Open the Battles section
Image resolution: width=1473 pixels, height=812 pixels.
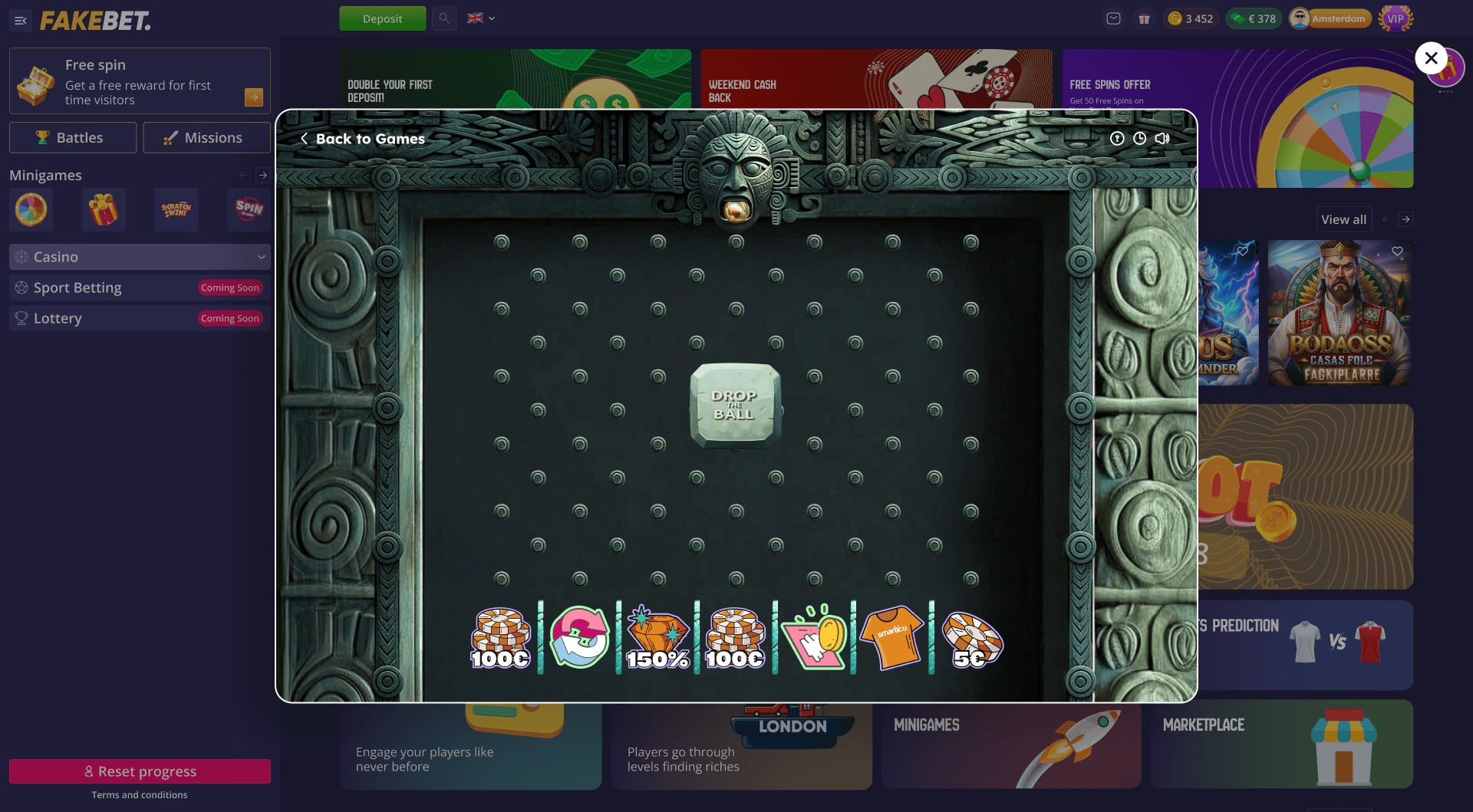[x=73, y=138]
